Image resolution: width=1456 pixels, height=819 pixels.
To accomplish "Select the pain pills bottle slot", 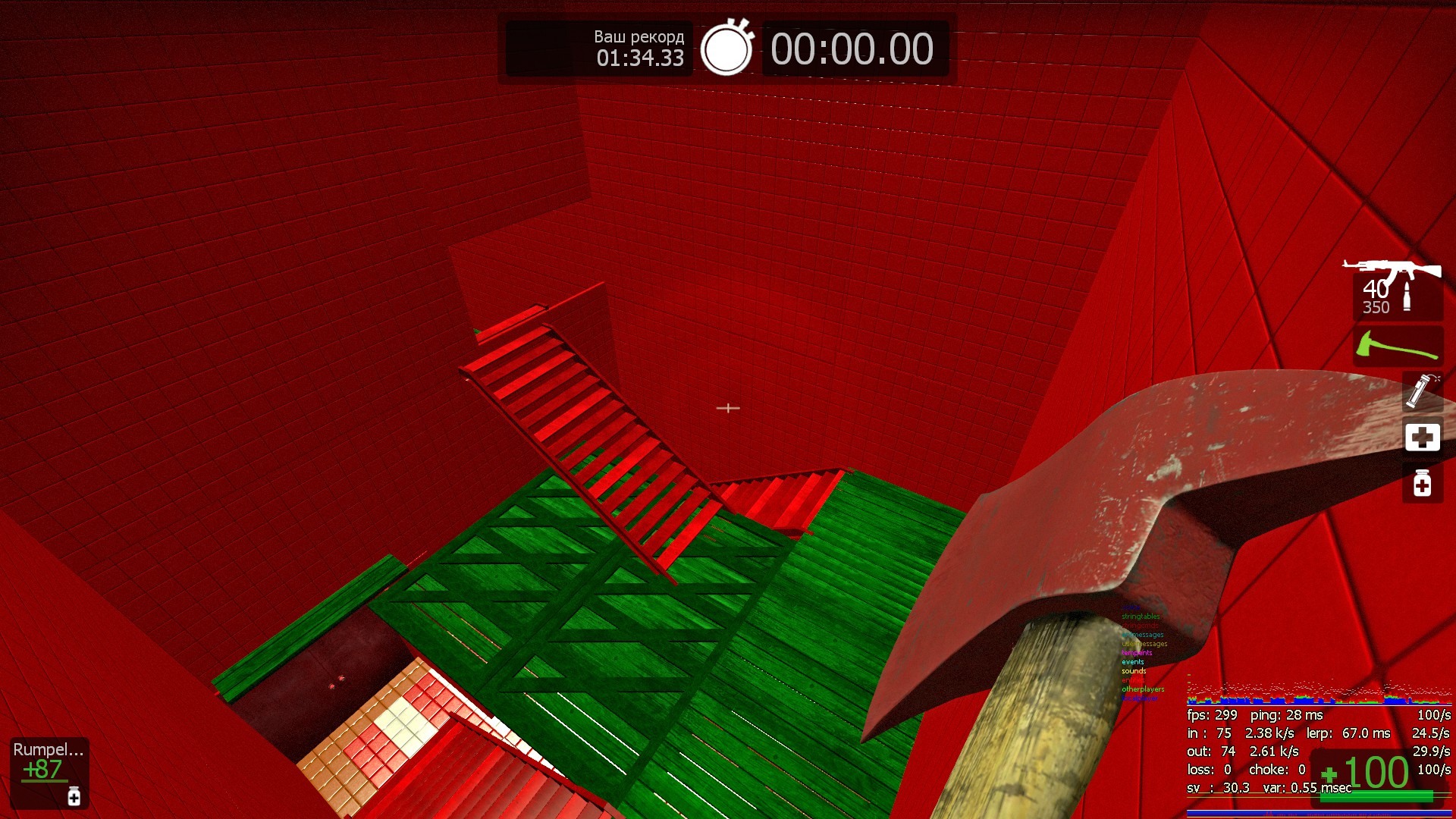I will [x=1422, y=483].
